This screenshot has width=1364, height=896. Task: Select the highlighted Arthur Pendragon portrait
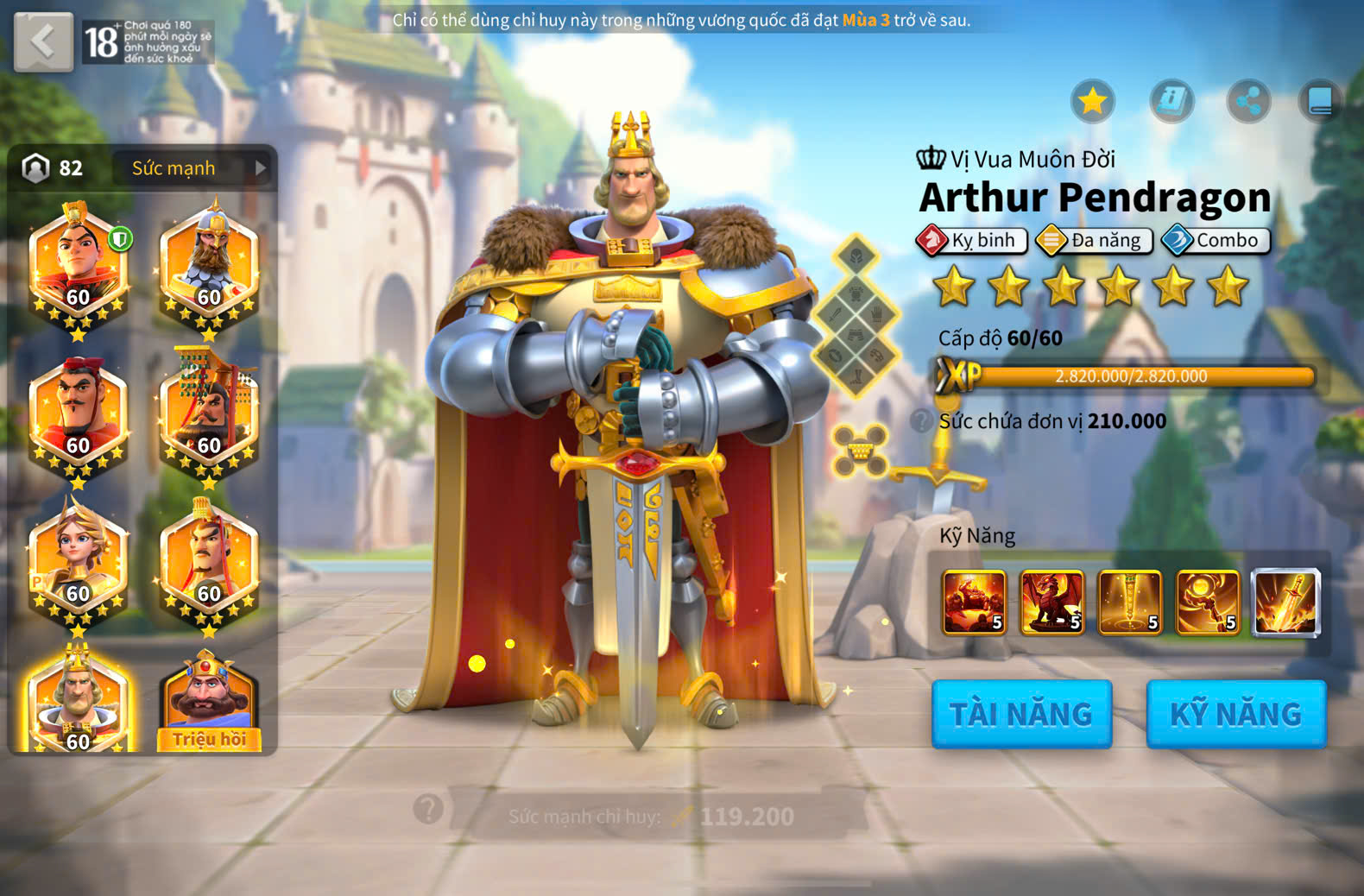pyautogui.click(x=79, y=701)
